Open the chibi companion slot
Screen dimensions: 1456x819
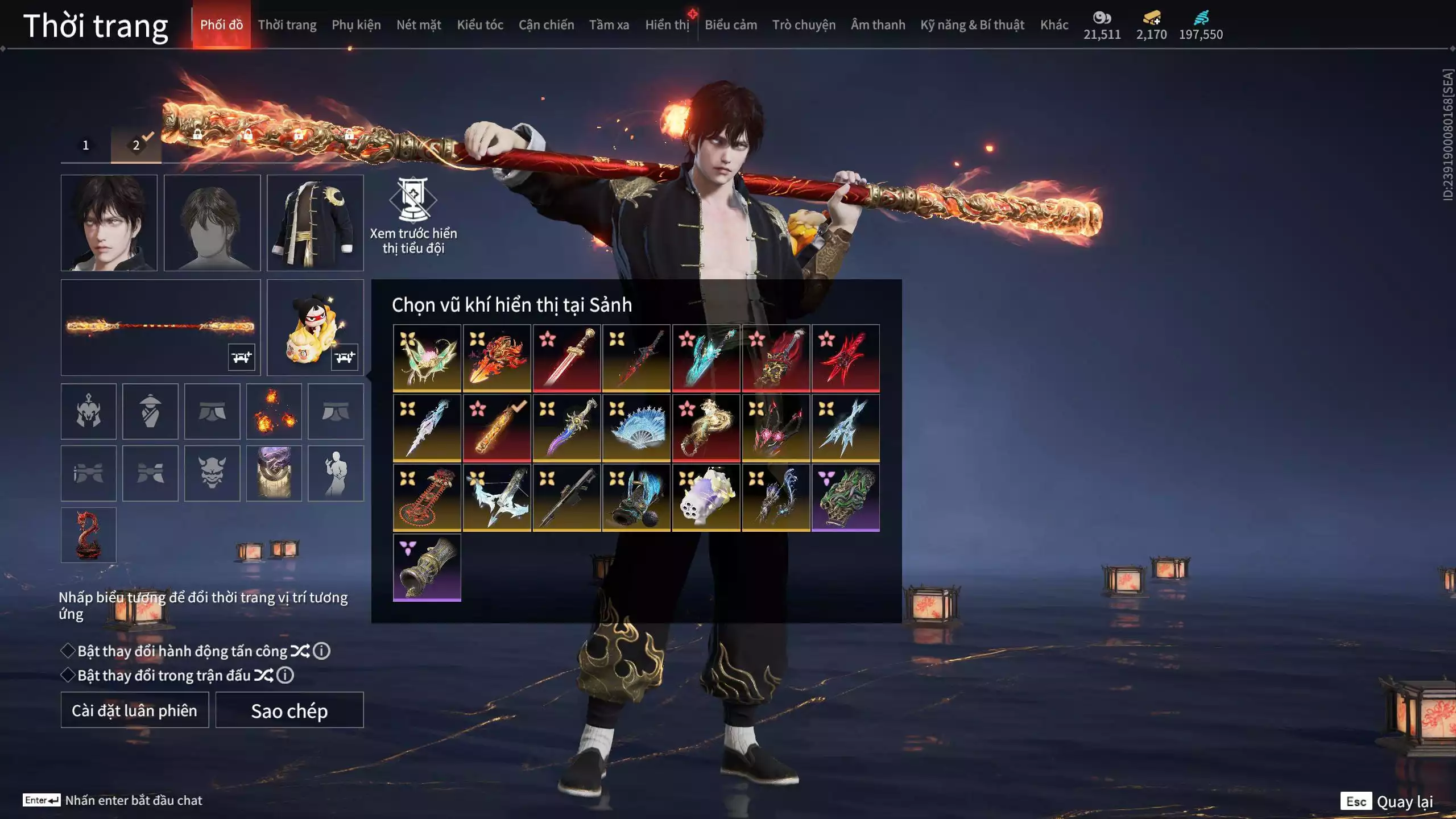tap(315, 327)
